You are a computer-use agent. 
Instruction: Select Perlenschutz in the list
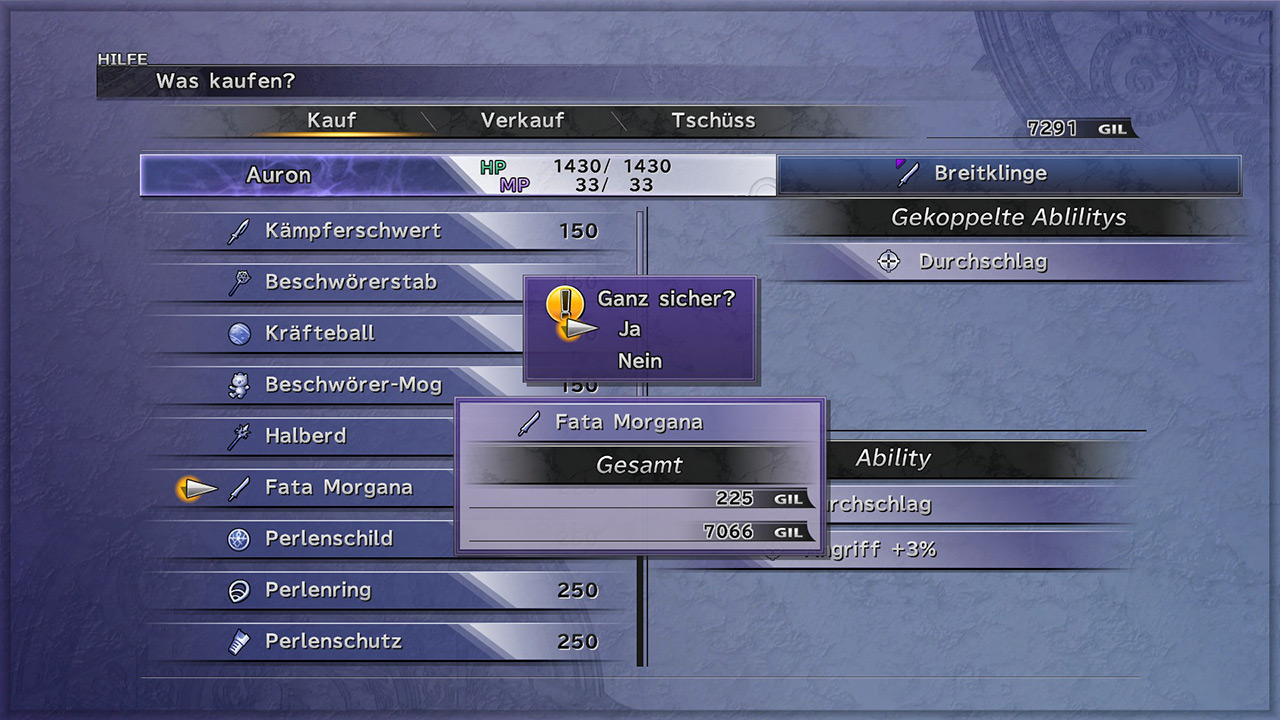pyautogui.click(x=333, y=642)
